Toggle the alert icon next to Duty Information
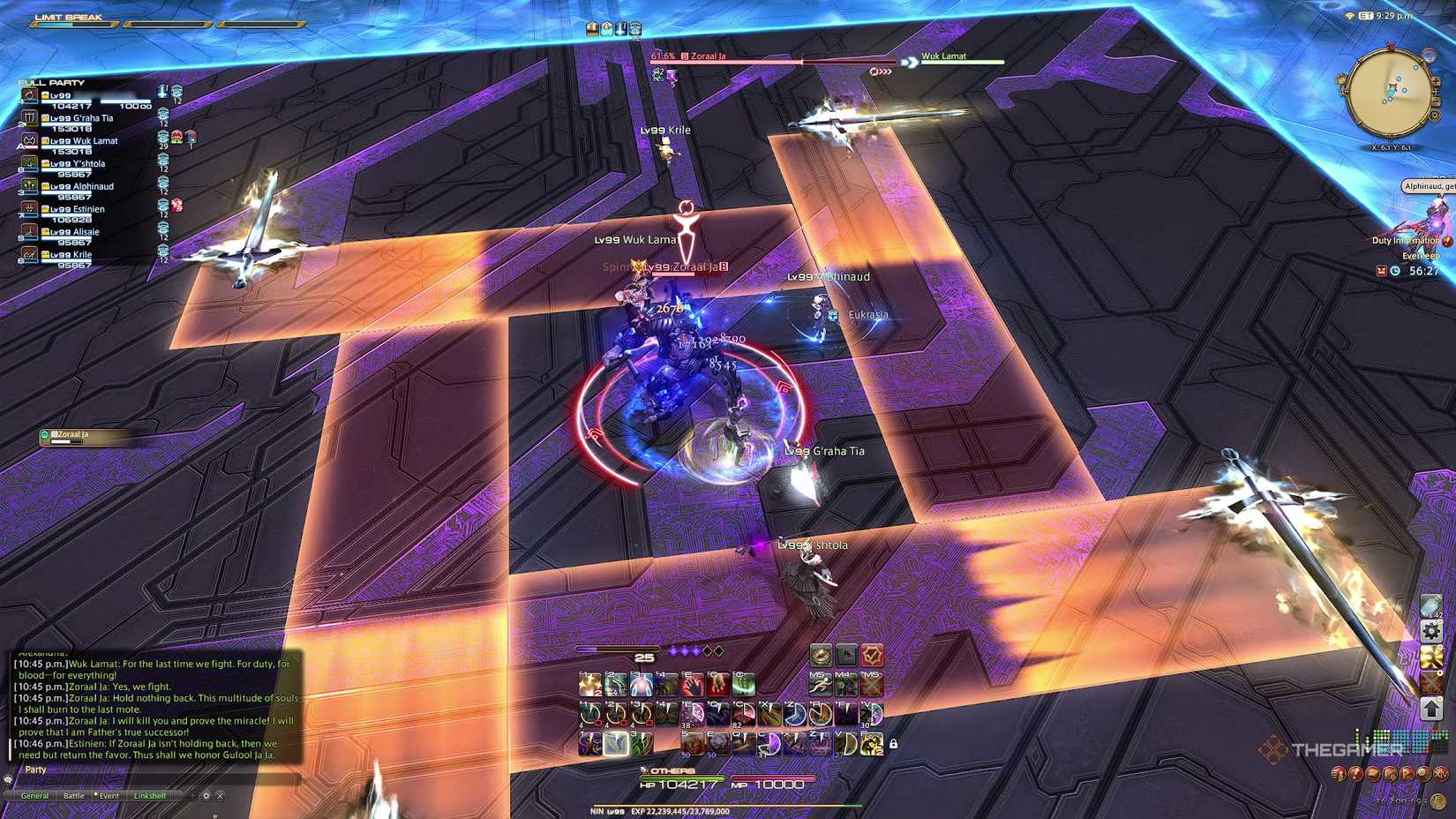 point(1447,240)
